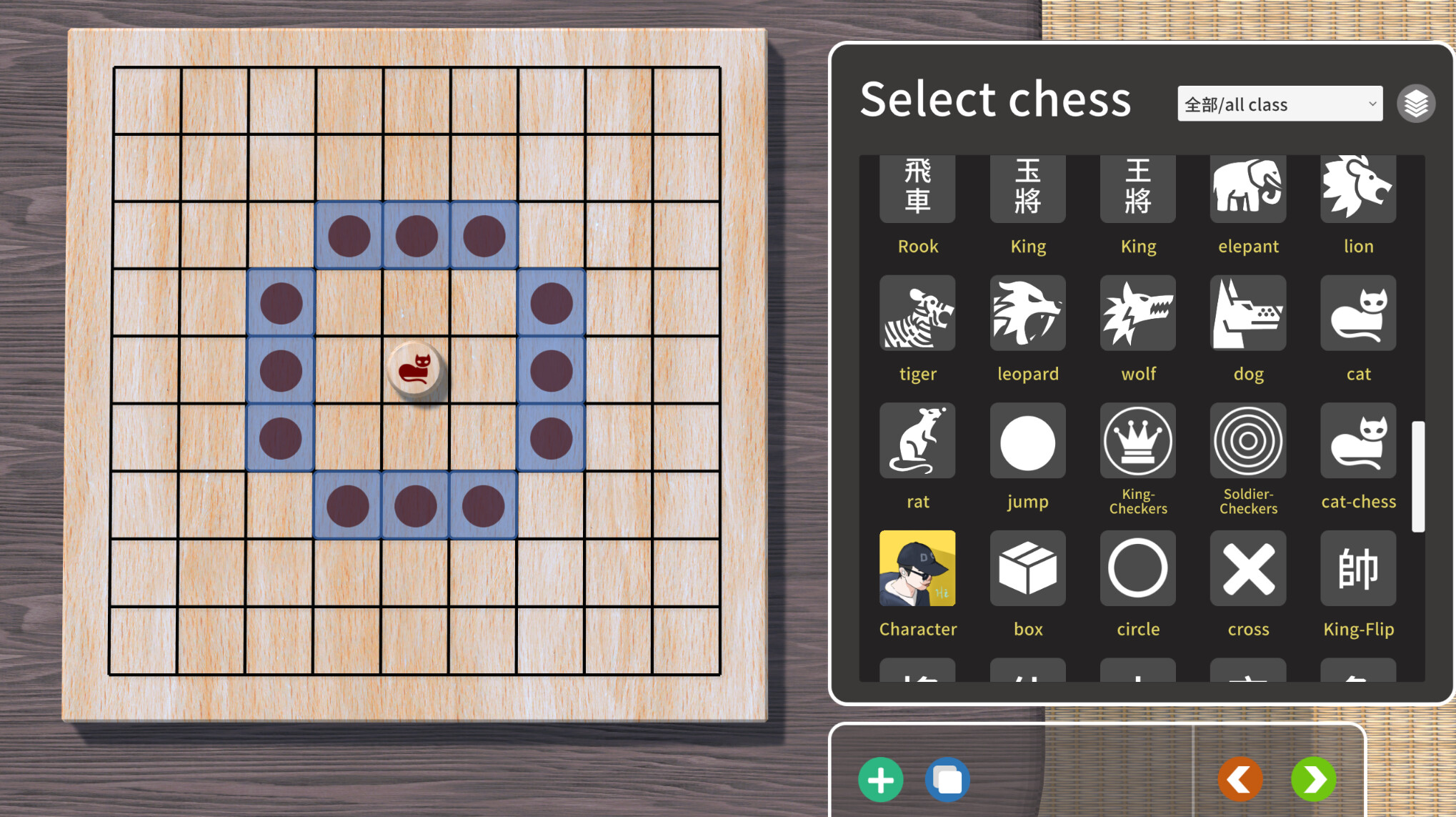Viewport: 1456px width, 817px height.
Task: Select the Rook shogi piece
Action: click(917, 188)
